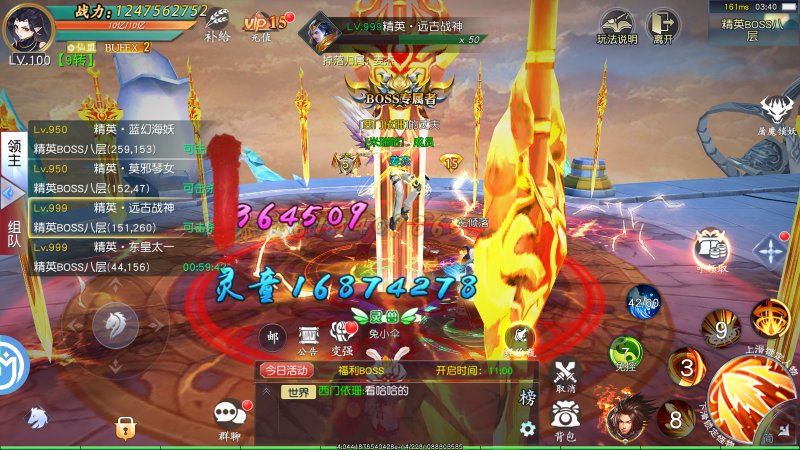
Task: Open the 公告 announcement icon
Action: (308, 338)
